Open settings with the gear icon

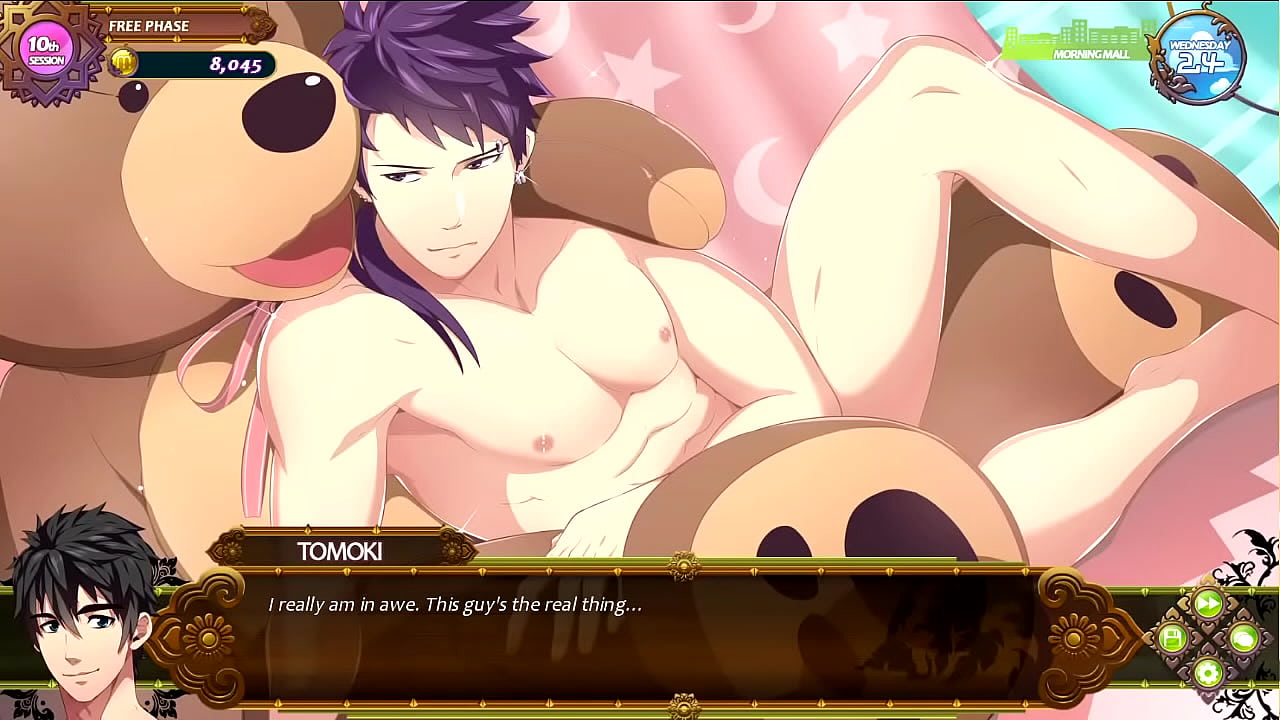click(1208, 672)
